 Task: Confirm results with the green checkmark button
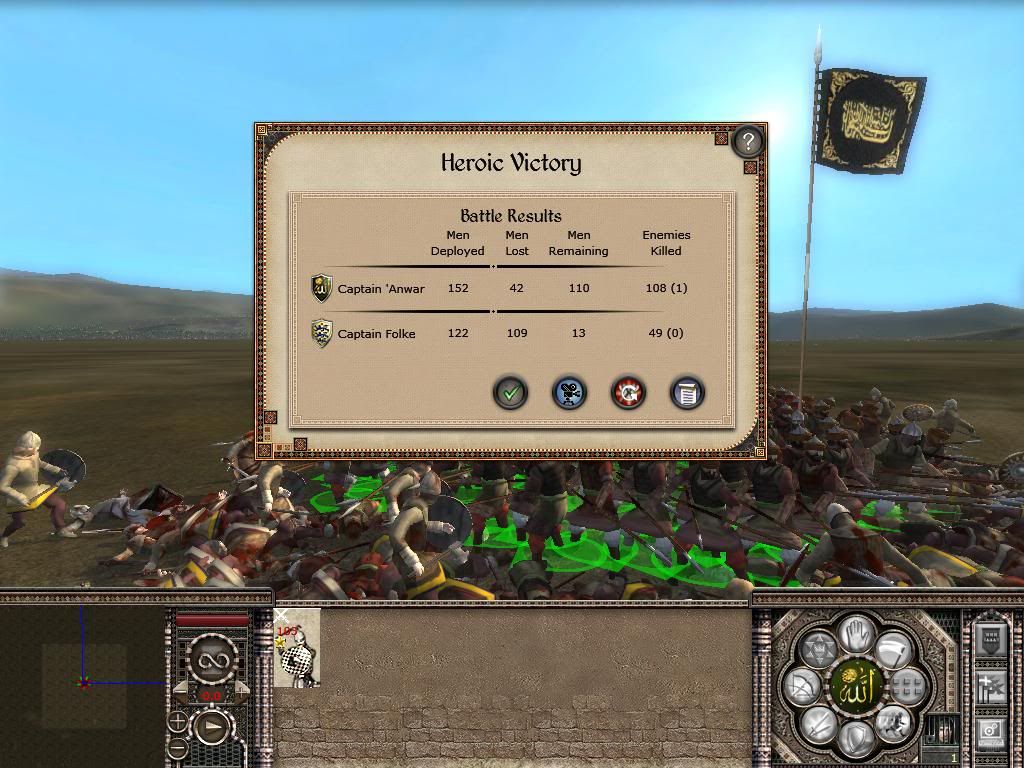click(511, 392)
